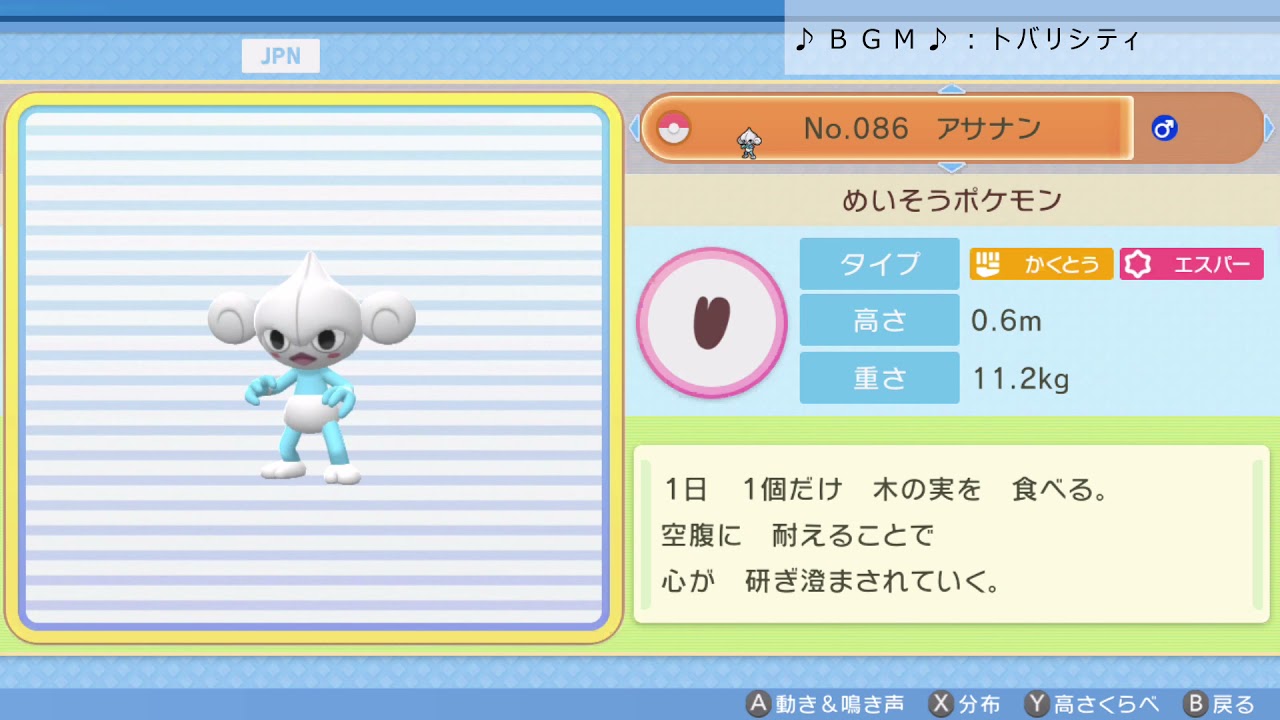
Task: Click the Poké Ball icon on the name bar
Action: [676, 128]
